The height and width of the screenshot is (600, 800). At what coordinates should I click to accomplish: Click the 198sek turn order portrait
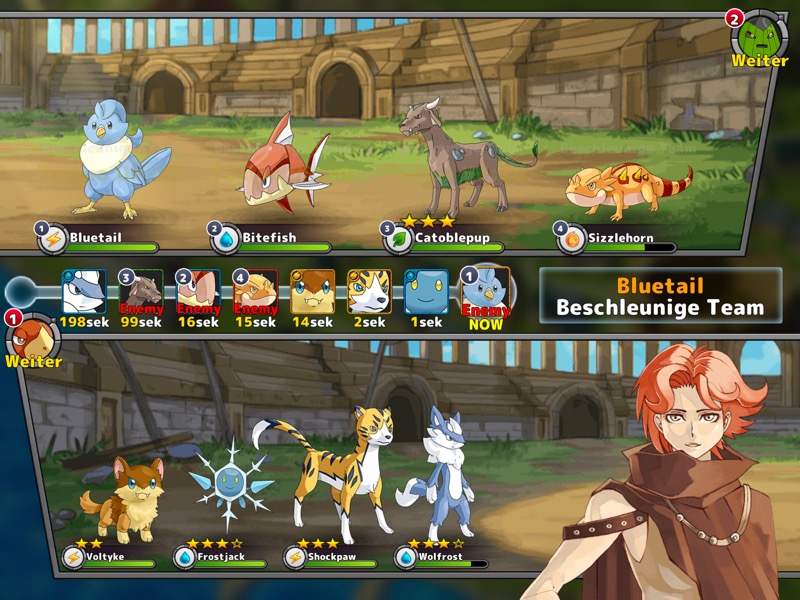(84, 293)
